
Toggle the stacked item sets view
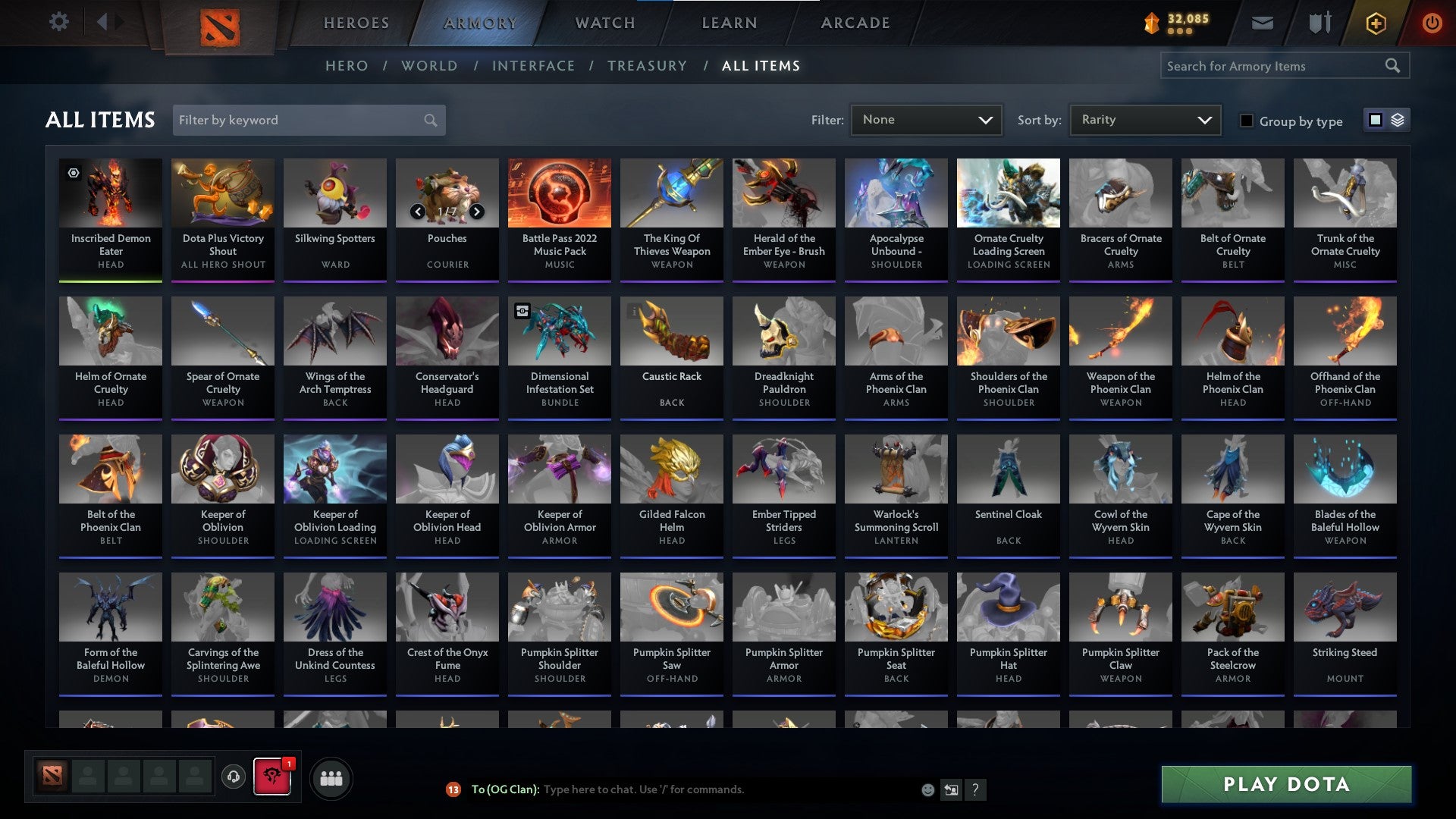[1399, 120]
